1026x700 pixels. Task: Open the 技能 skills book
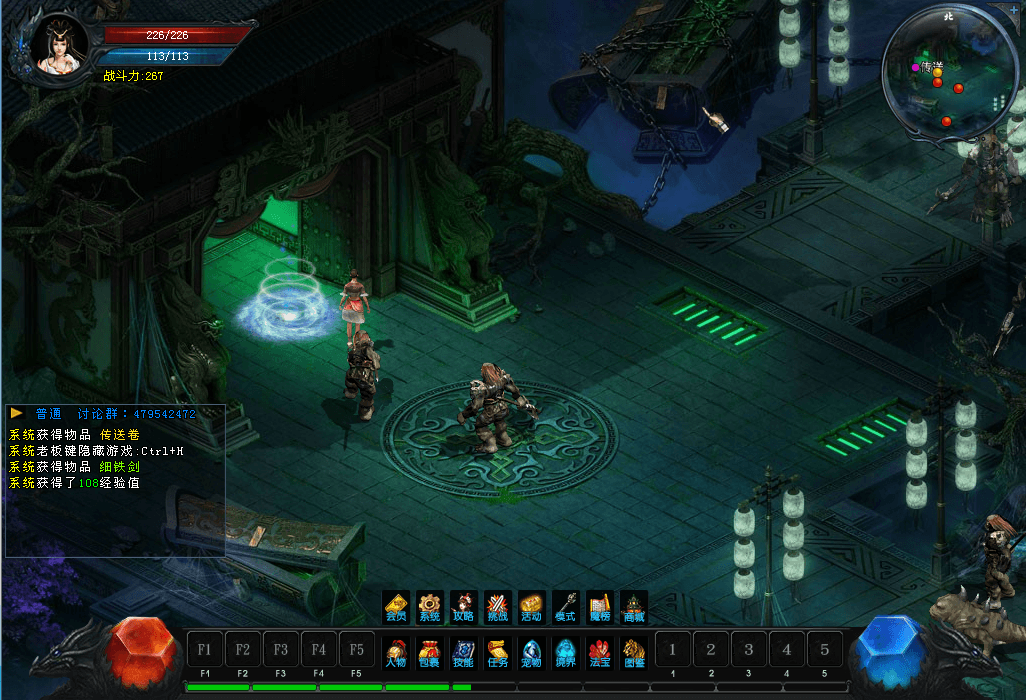pyautogui.click(x=463, y=652)
